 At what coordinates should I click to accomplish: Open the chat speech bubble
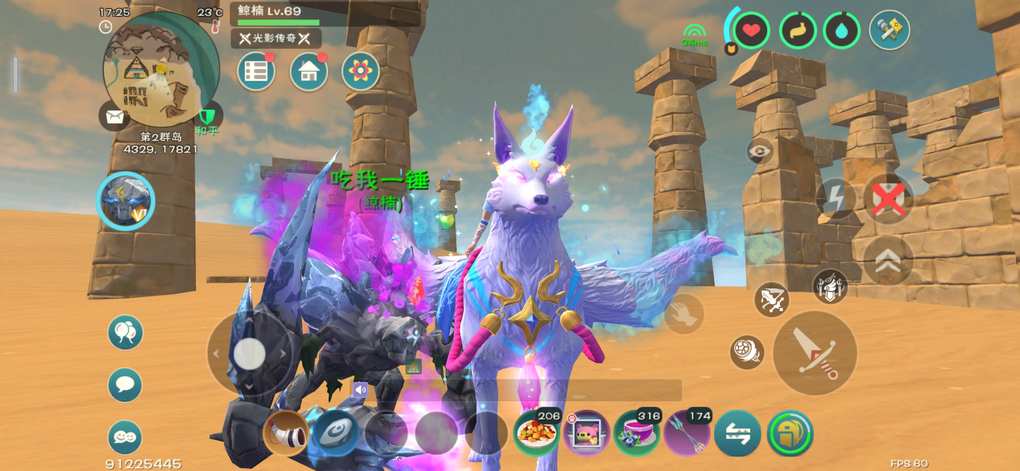click(125, 385)
